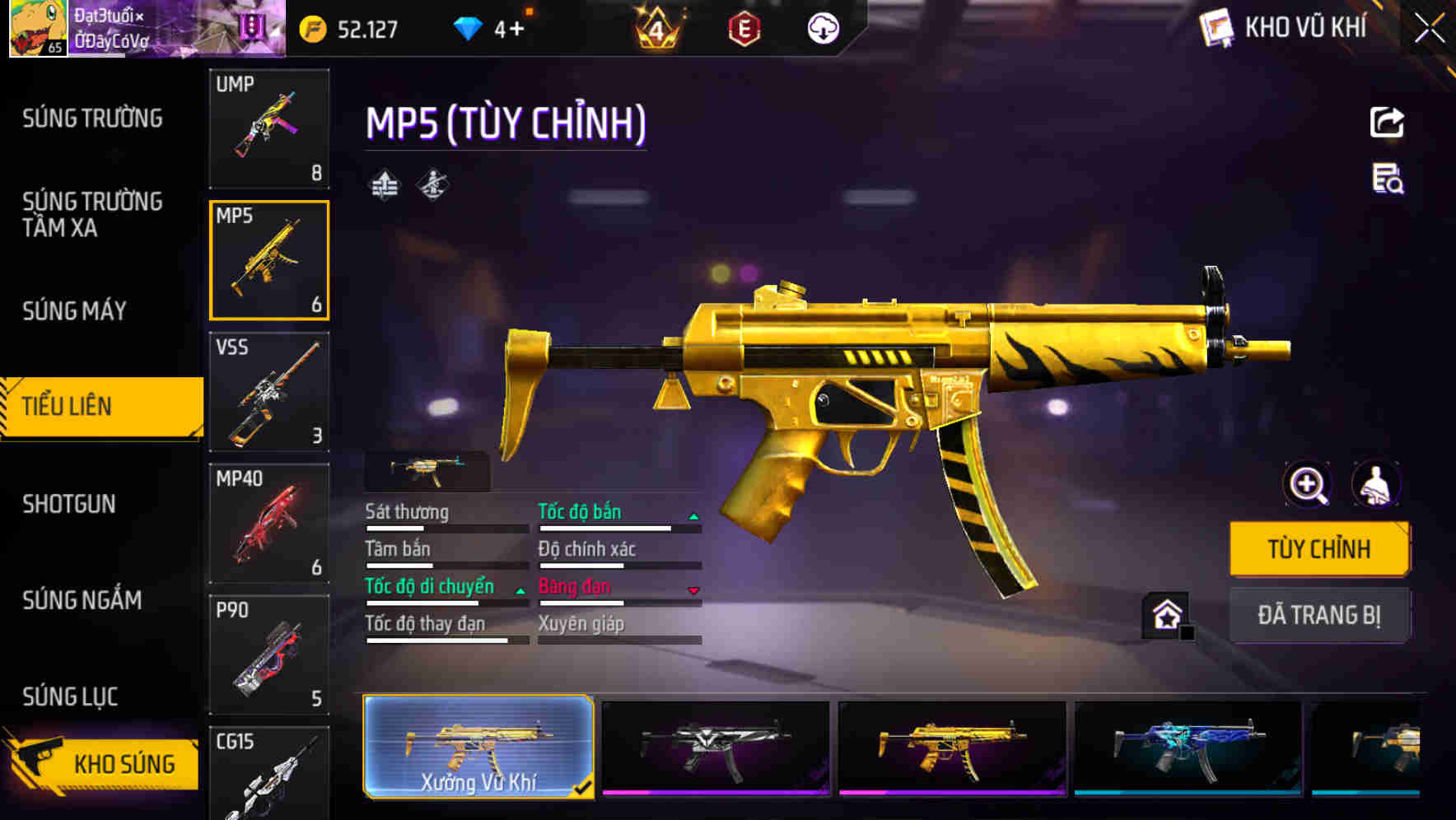Viewport: 1456px width, 820px height.
Task: Switch to the Súng Trường category
Action: coord(92,119)
